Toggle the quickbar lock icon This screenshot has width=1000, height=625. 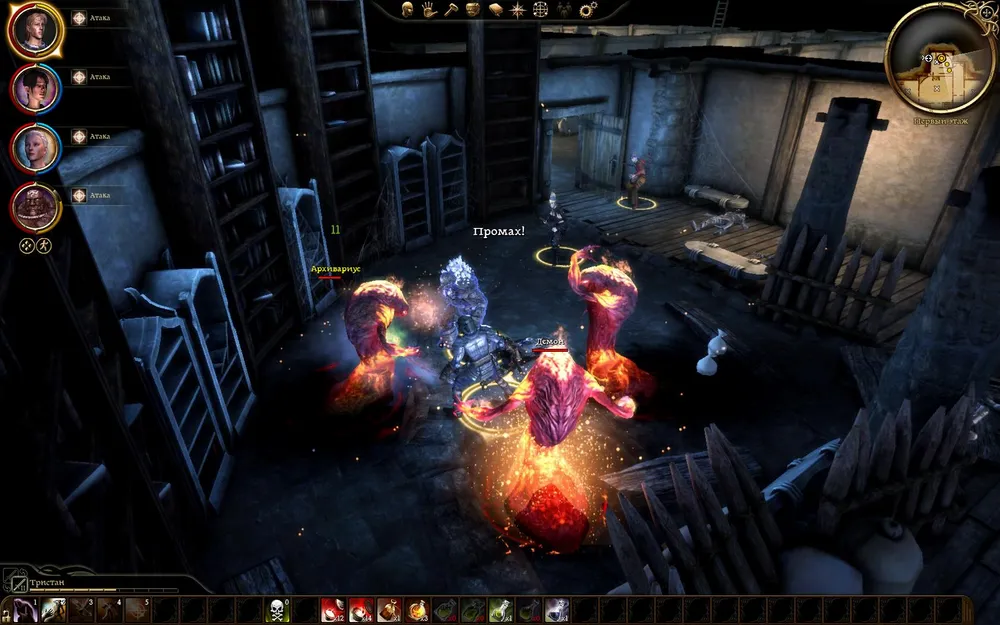point(6,609)
